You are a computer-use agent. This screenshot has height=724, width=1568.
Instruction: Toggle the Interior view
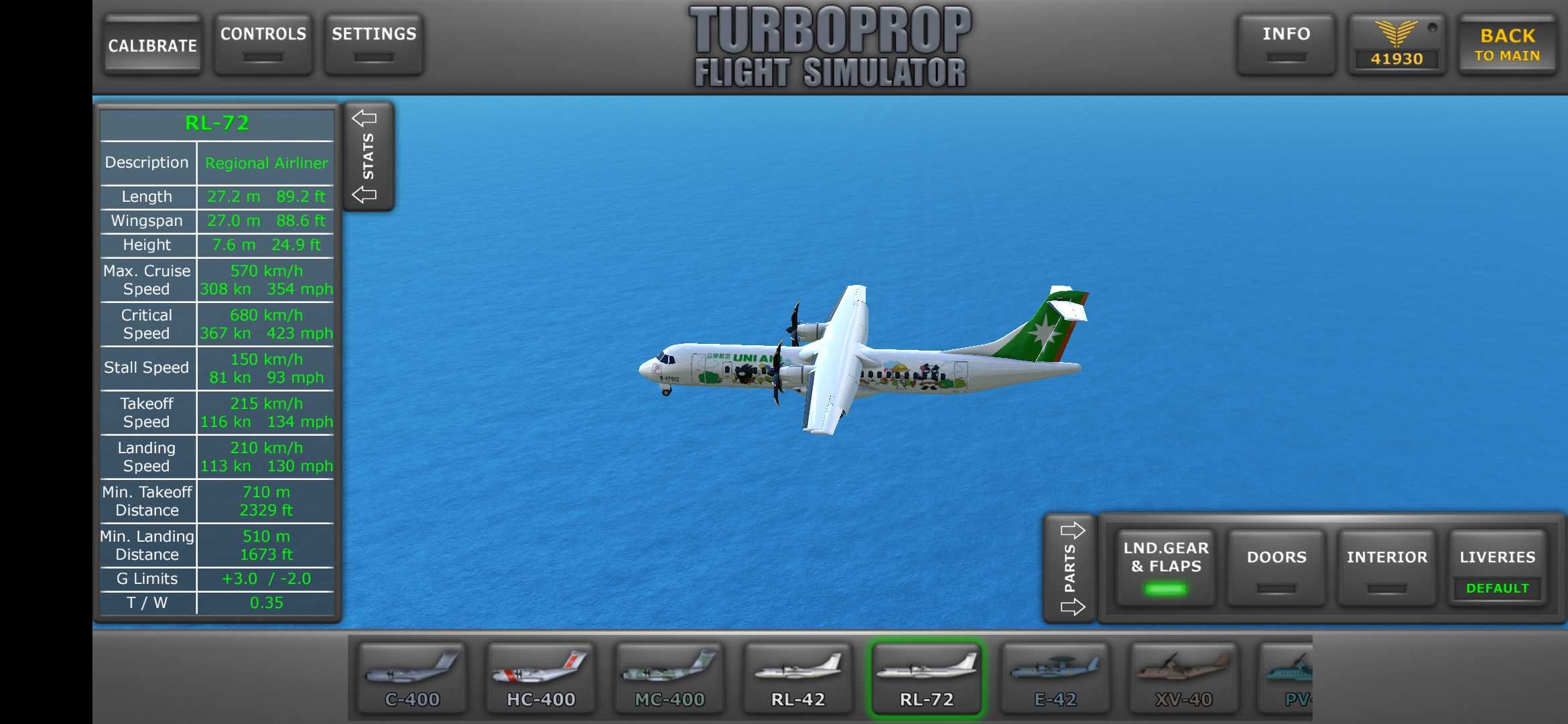pos(1387,567)
